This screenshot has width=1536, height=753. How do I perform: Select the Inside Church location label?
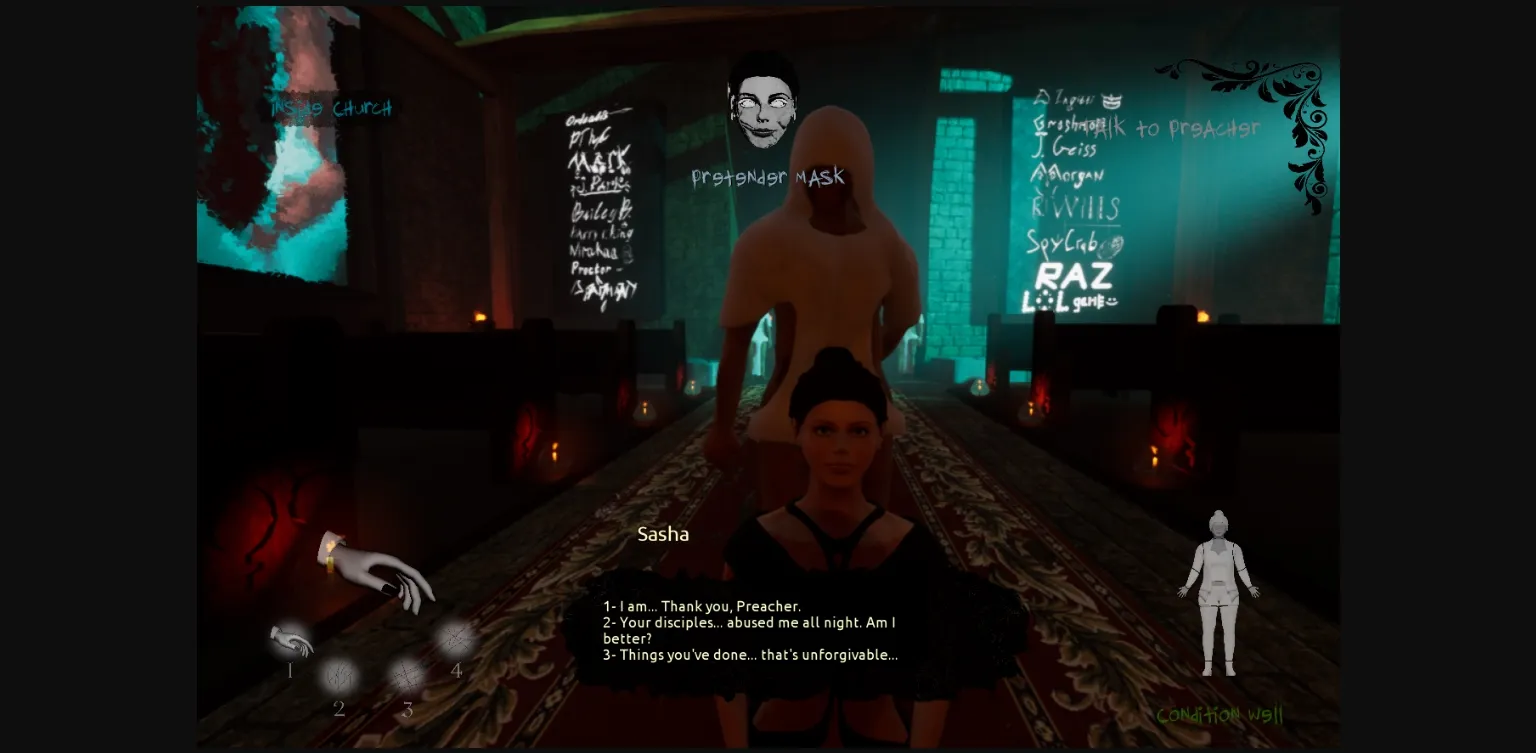tap(330, 107)
